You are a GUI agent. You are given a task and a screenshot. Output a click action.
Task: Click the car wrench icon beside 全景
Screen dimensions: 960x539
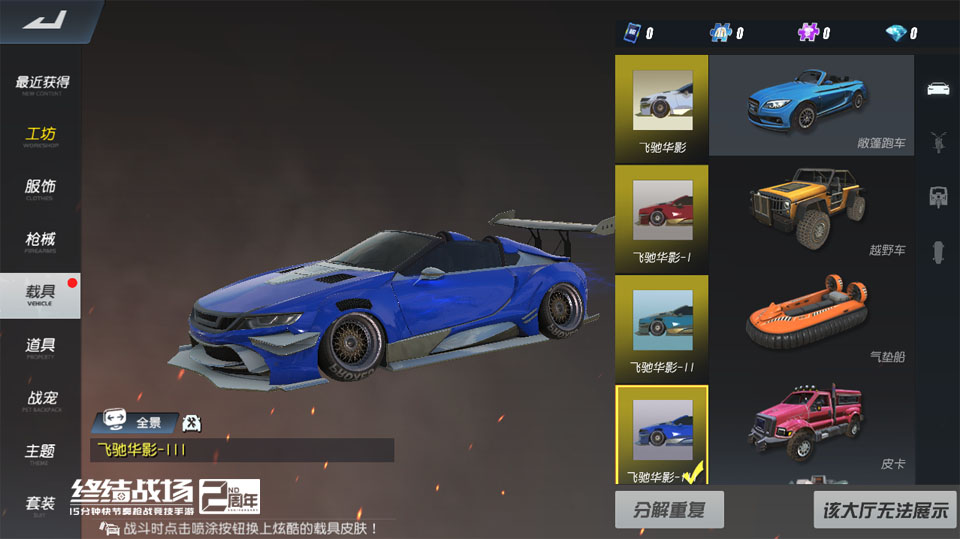(192, 423)
